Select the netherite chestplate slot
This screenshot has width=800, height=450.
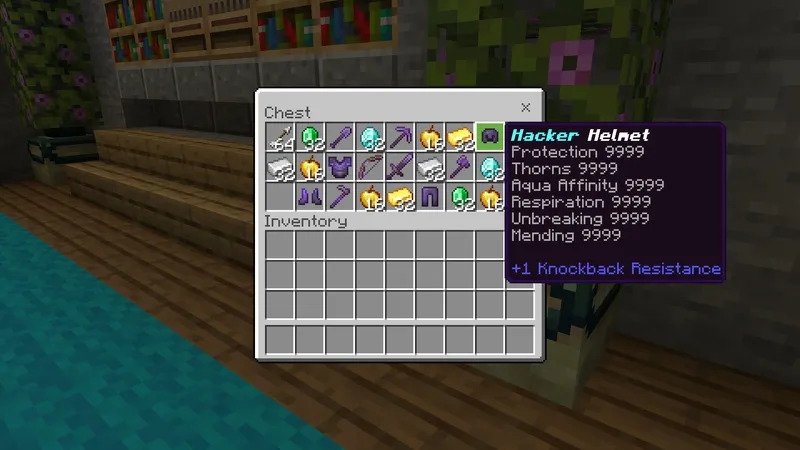point(341,166)
